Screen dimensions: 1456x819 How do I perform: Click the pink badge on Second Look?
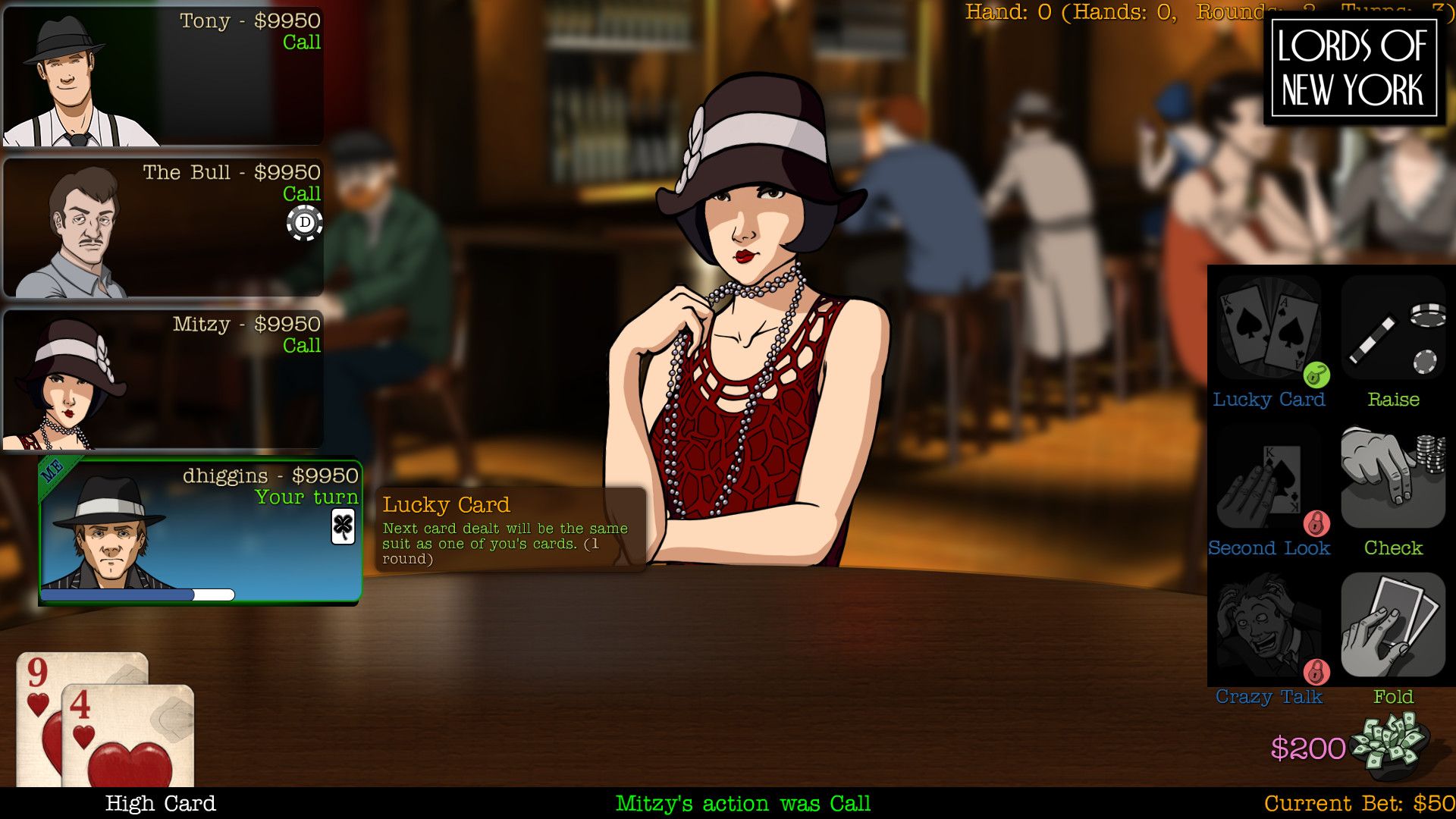coord(1316,522)
